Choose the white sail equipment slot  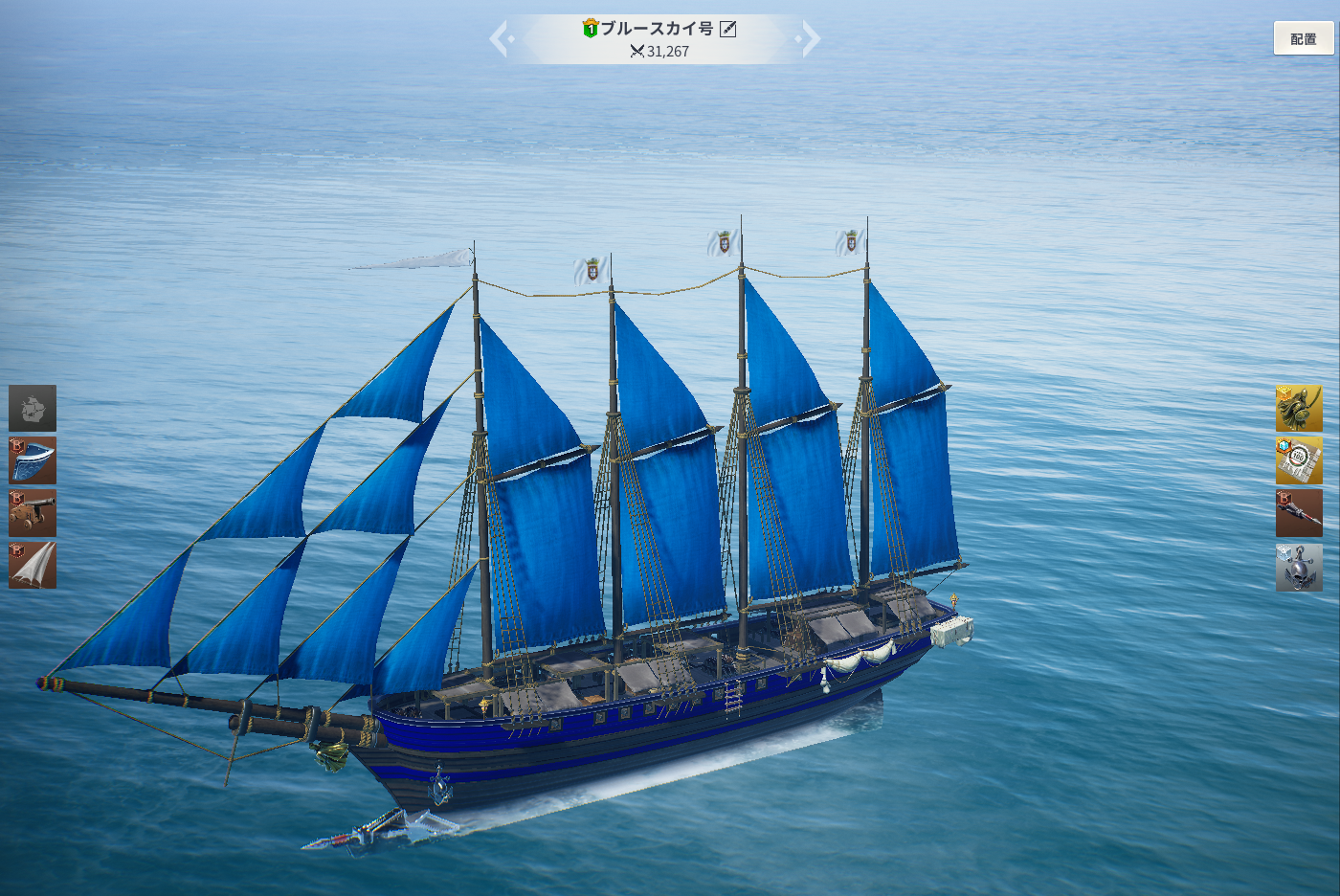click(x=33, y=565)
